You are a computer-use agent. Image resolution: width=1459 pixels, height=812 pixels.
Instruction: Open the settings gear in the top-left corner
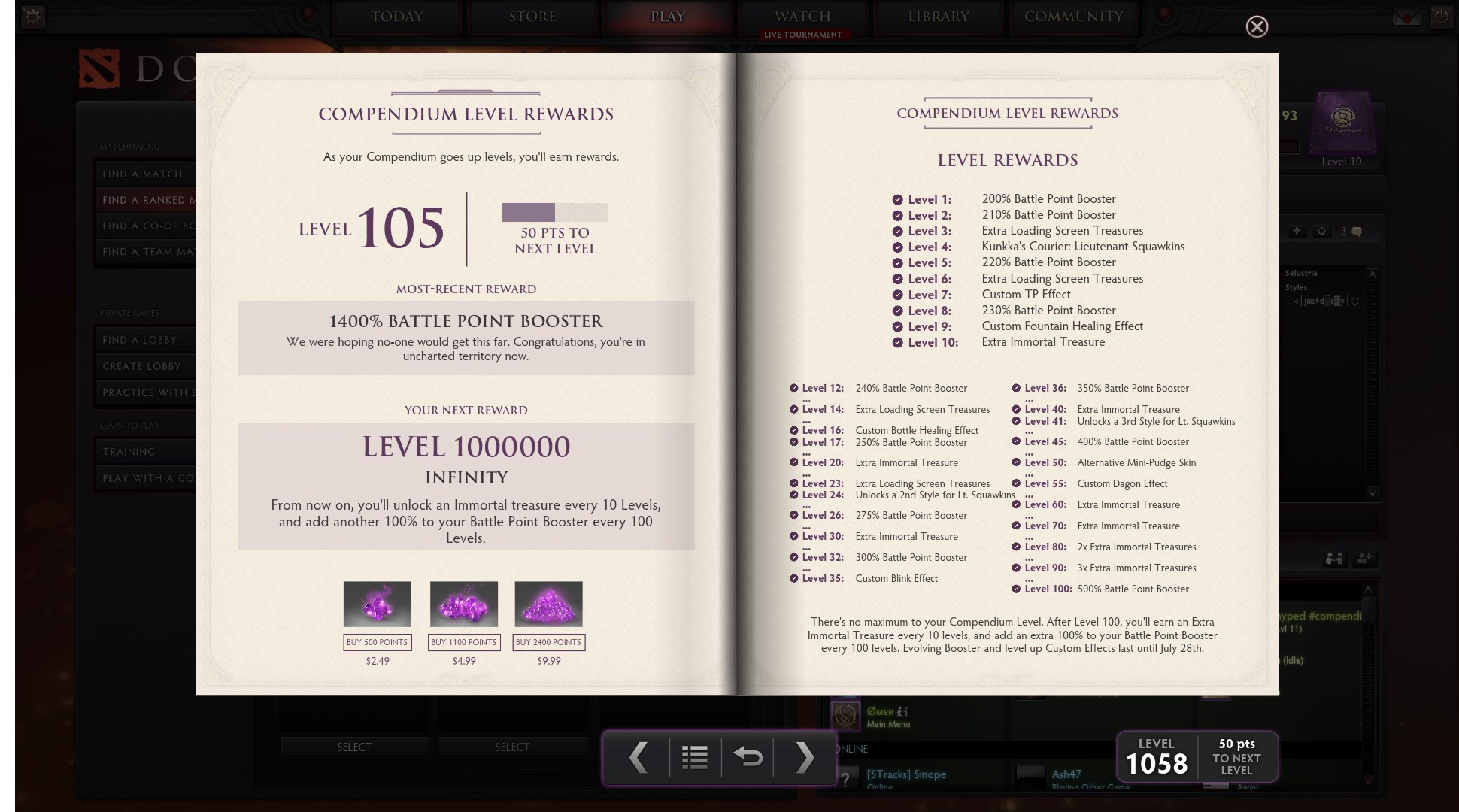click(32, 16)
